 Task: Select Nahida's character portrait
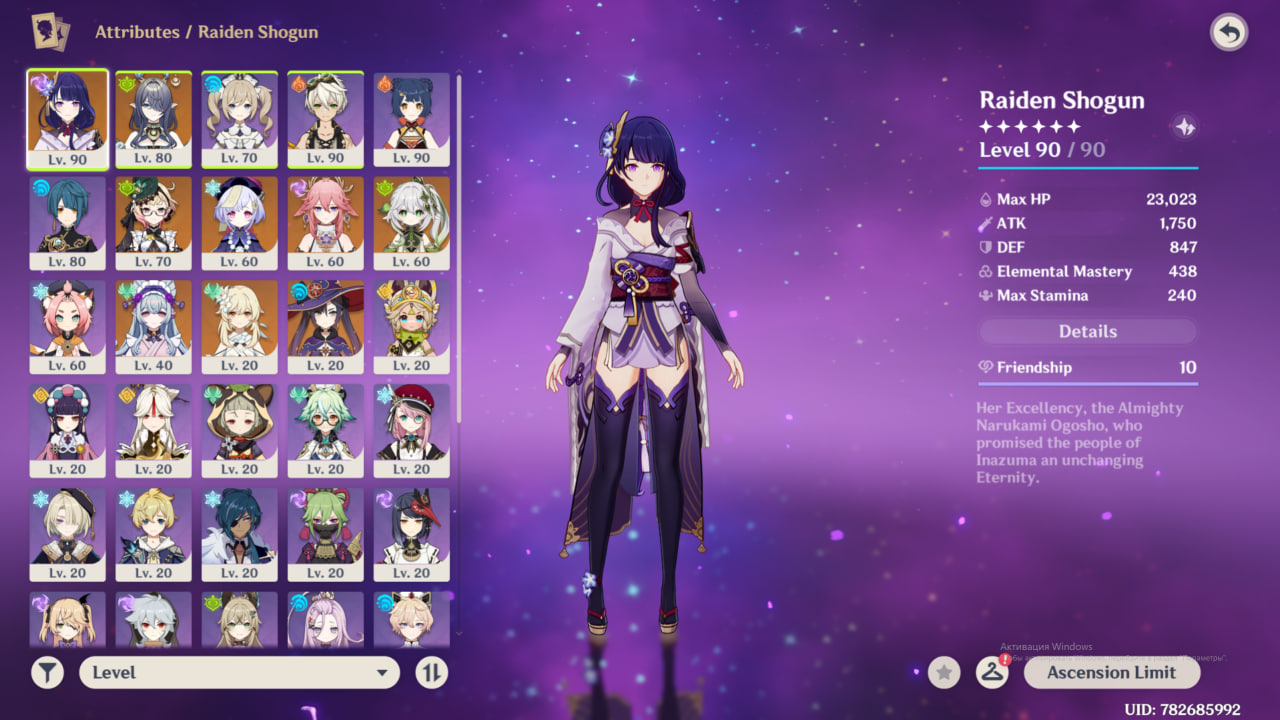pyautogui.click(x=411, y=223)
